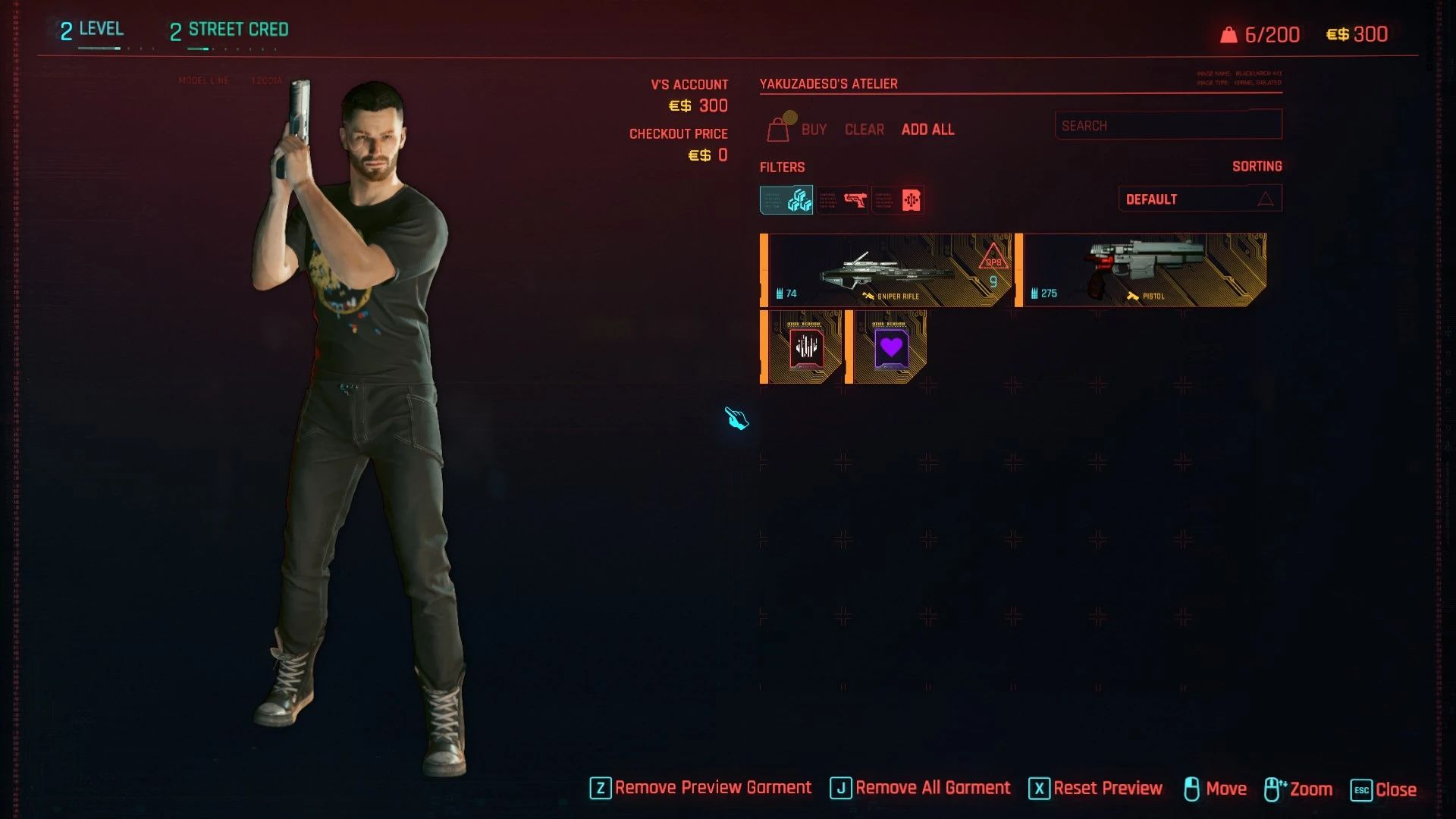Click the Add All button
Screen dimensions: 1456x819
tap(927, 130)
